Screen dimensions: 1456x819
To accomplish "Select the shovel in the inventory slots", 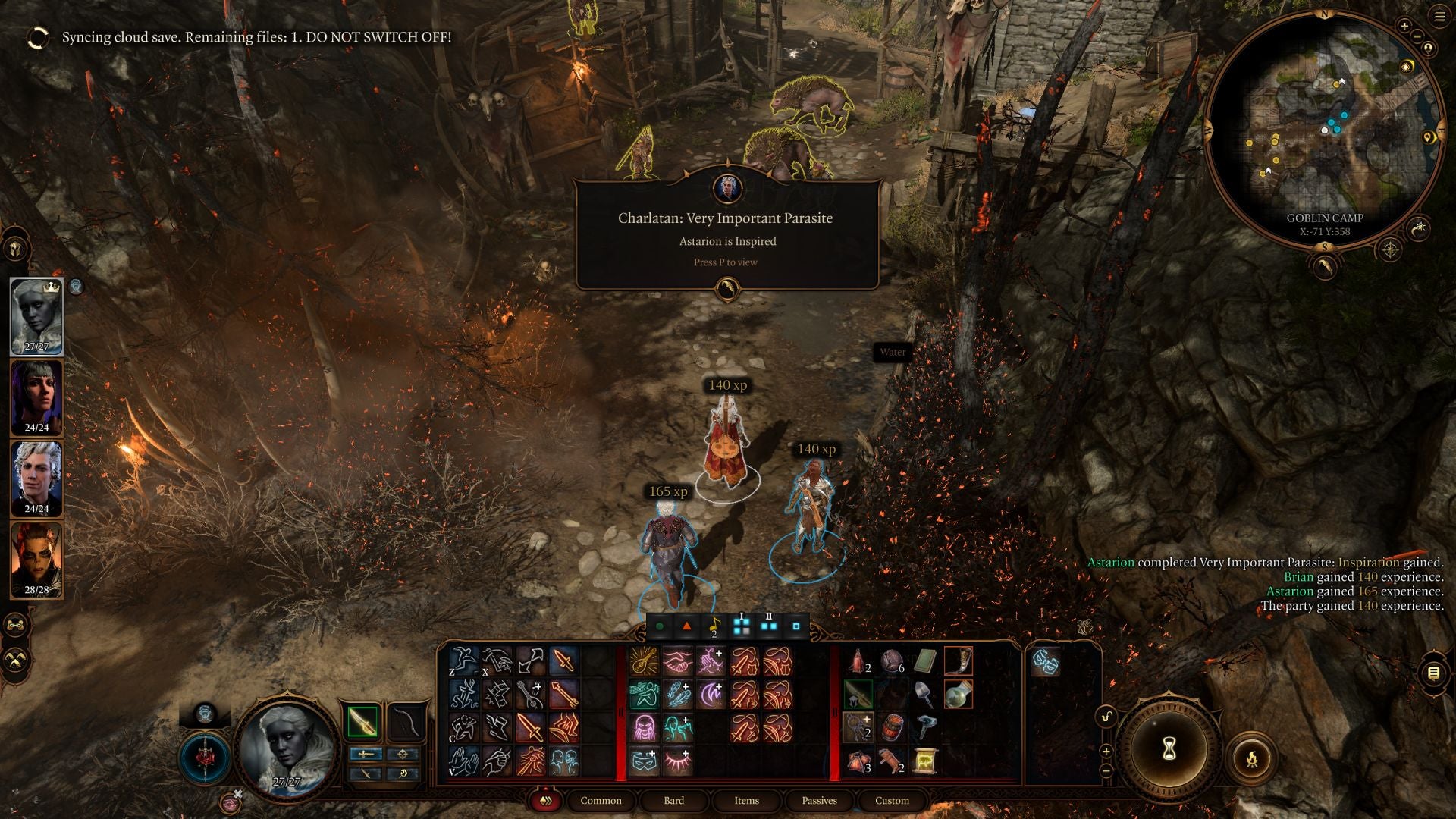I will tap(921, 694).
